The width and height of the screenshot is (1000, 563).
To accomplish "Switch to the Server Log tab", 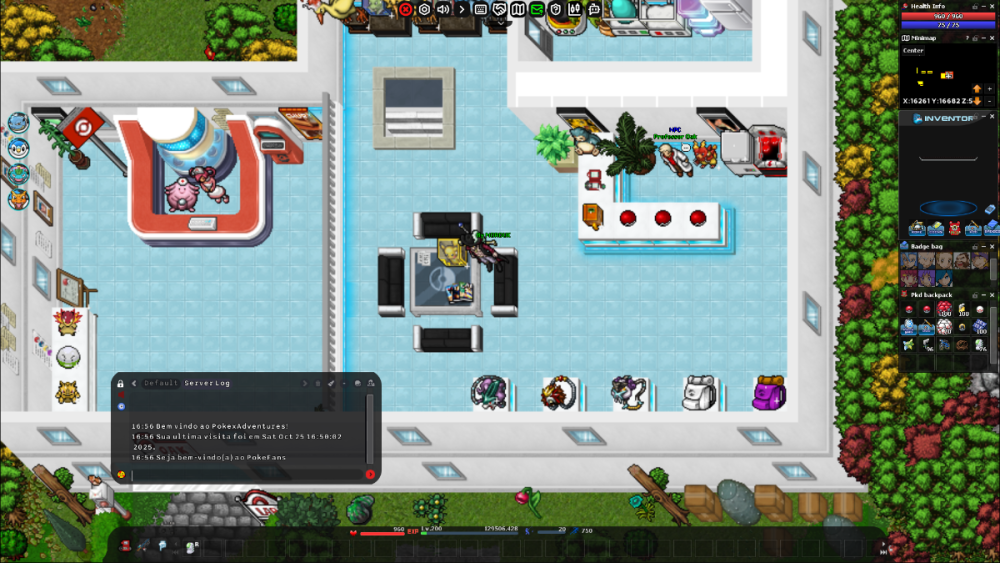I will (x=207, y=383).
